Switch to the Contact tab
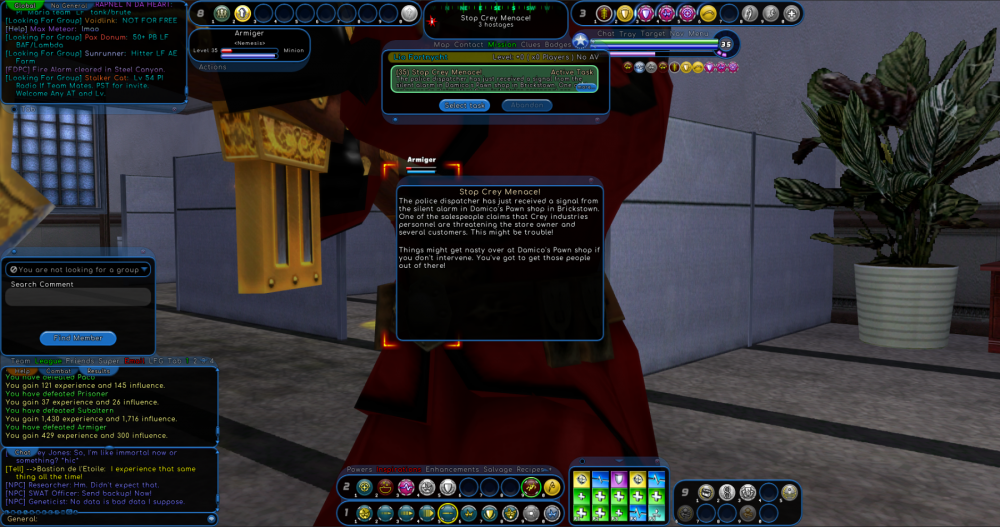Image resolution: width=1000 pixels, height=527 pixels. [470, 45]
